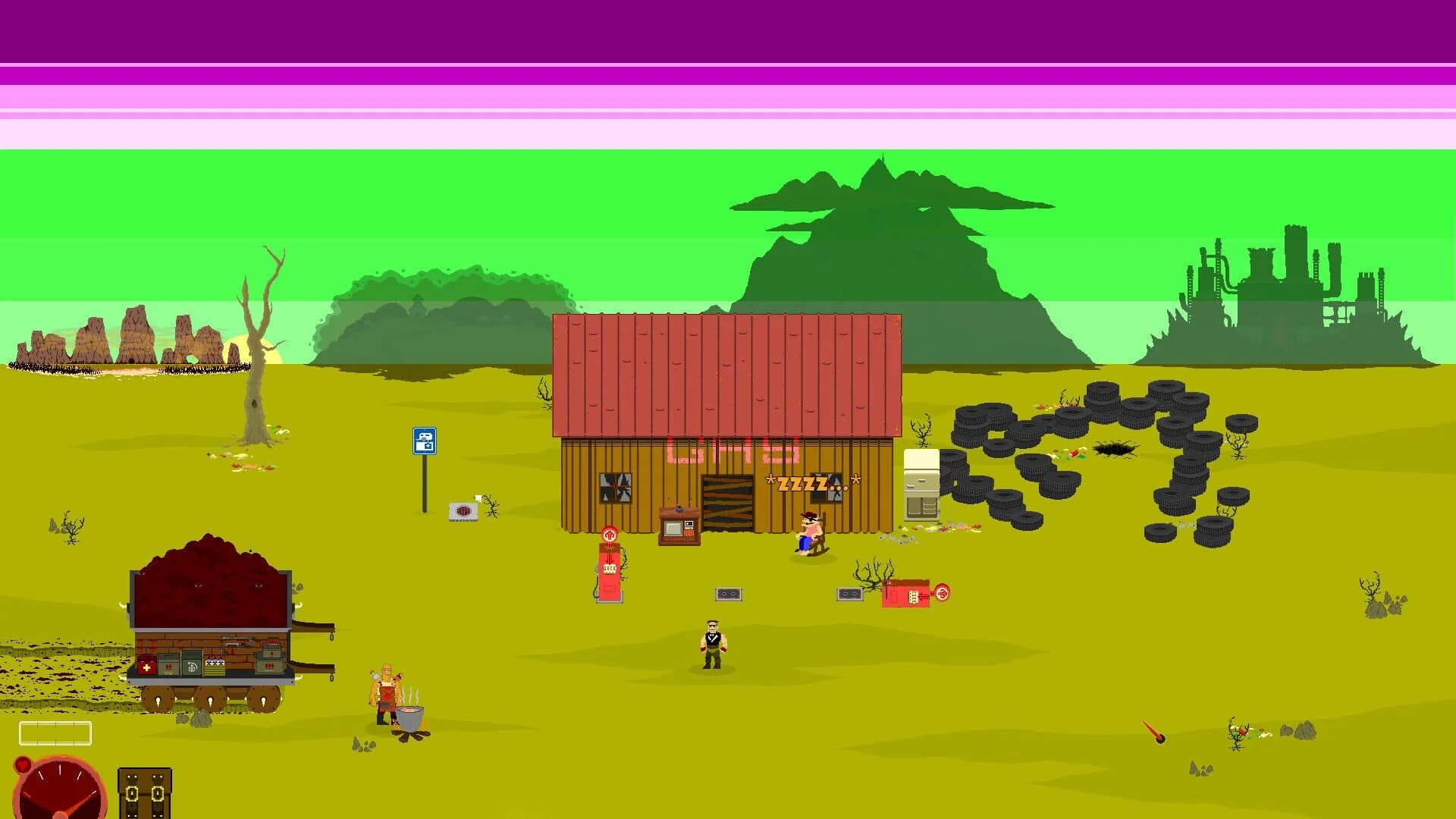Select the red heart health icon
The image size is (1456, 819).
click(23, 764)
